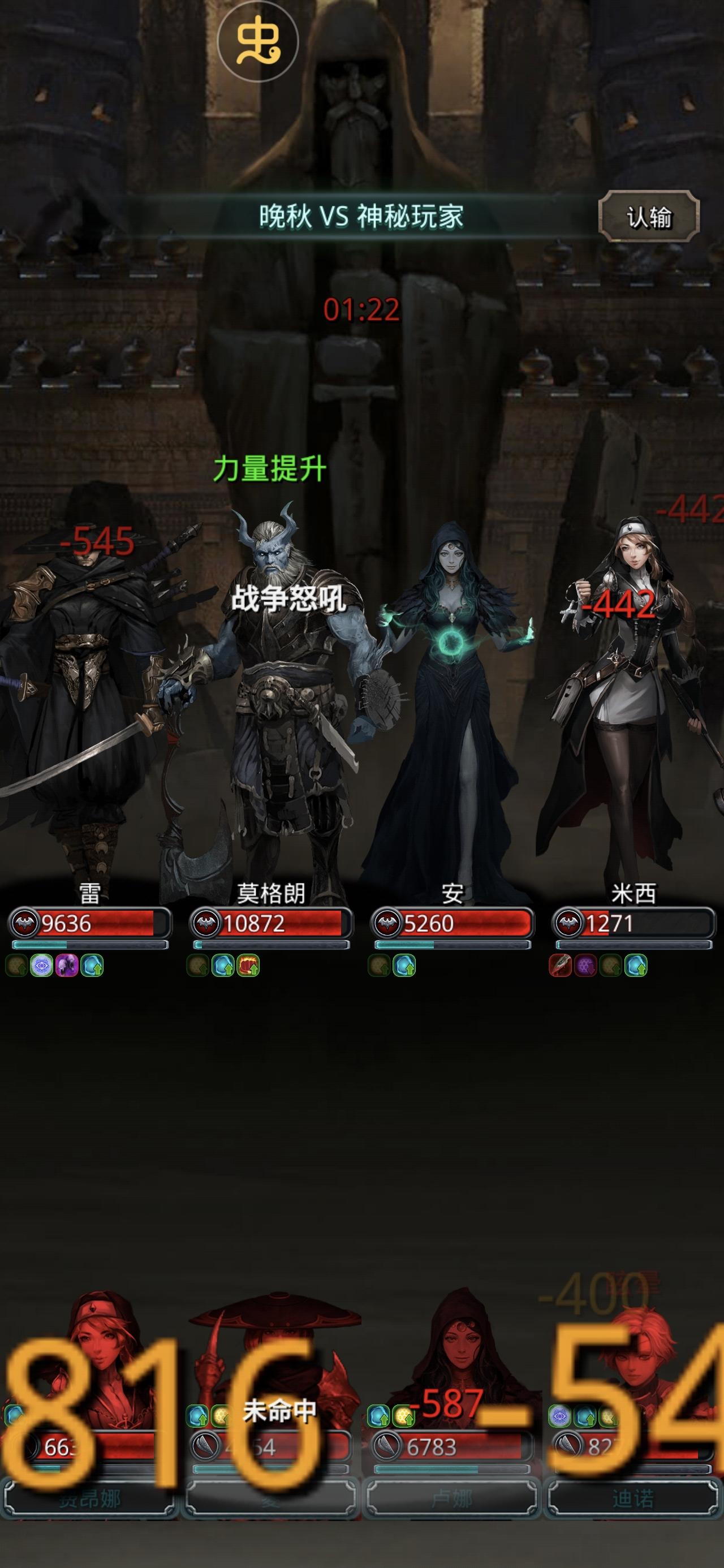Click the blue shield buff icon under 莫格朗
724x1568 pixels.
click(222, 967)
